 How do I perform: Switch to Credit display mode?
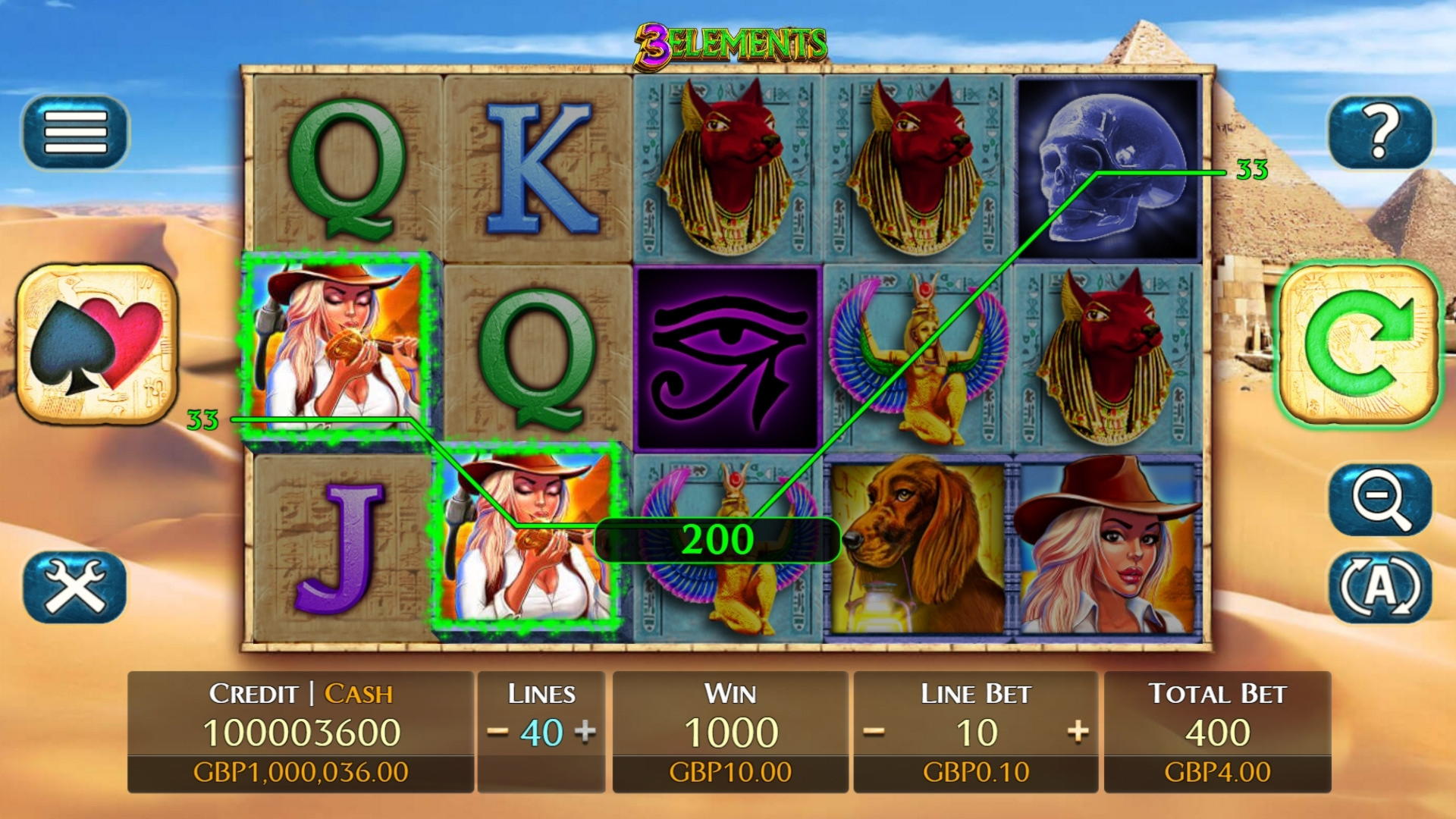pyautogui.click(x=254, y=692)
